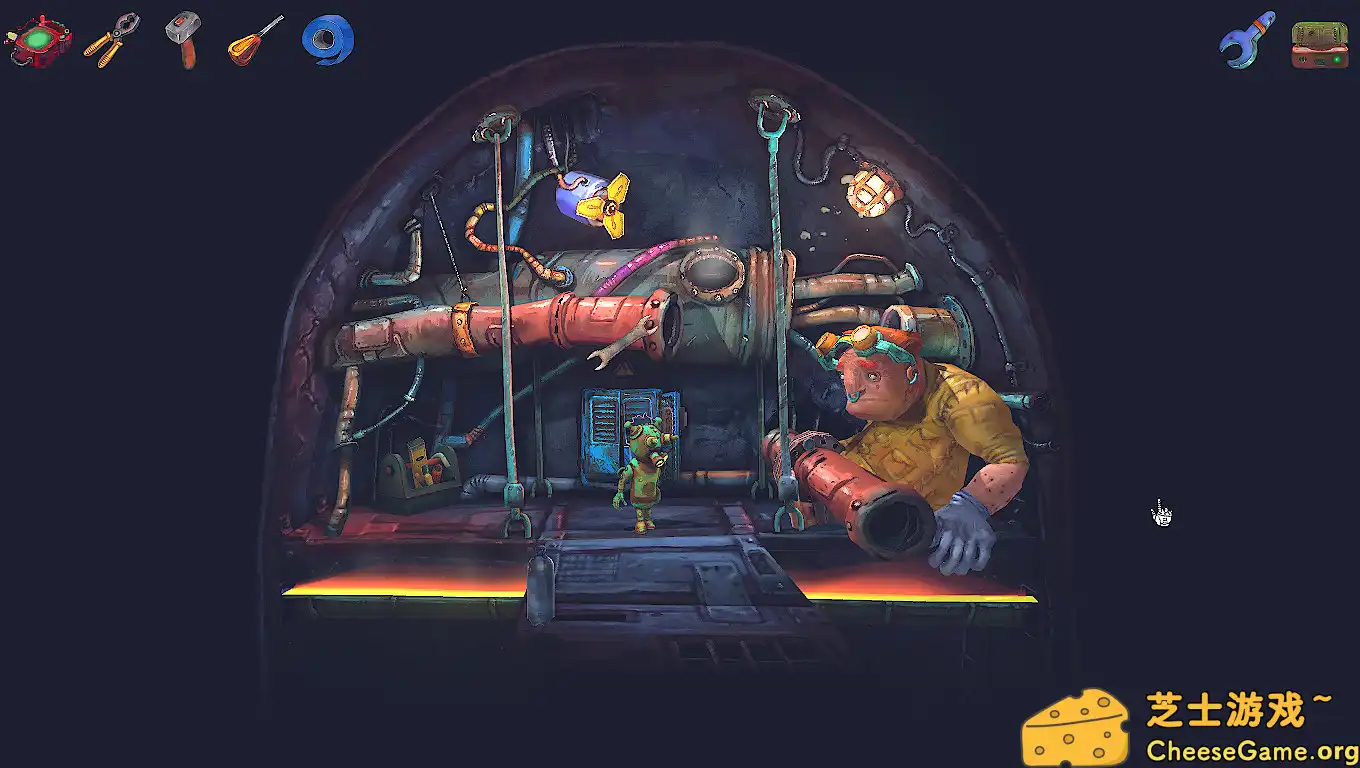Open the orange toolbox on the shelf
The image size is (1360, 768).
coord(425,465)
